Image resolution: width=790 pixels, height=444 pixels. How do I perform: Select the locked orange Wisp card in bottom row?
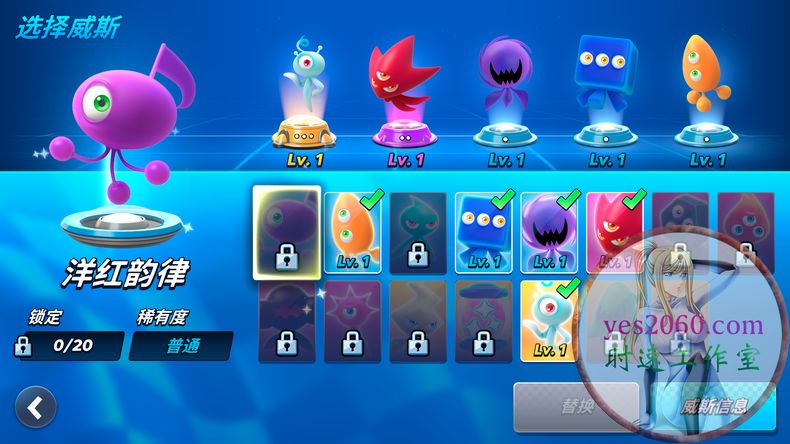[418, 320]
